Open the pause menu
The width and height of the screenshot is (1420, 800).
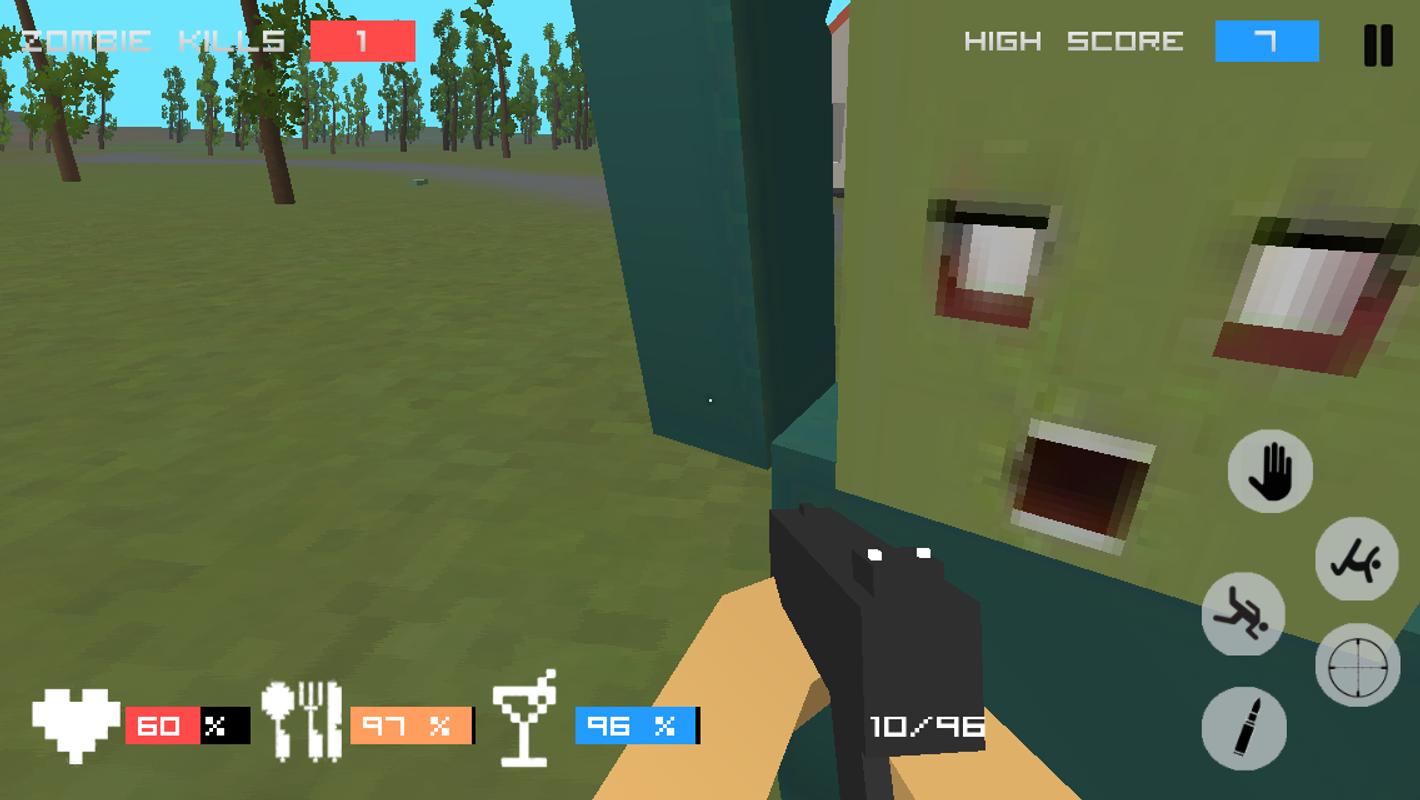[x=1376, y=43]
